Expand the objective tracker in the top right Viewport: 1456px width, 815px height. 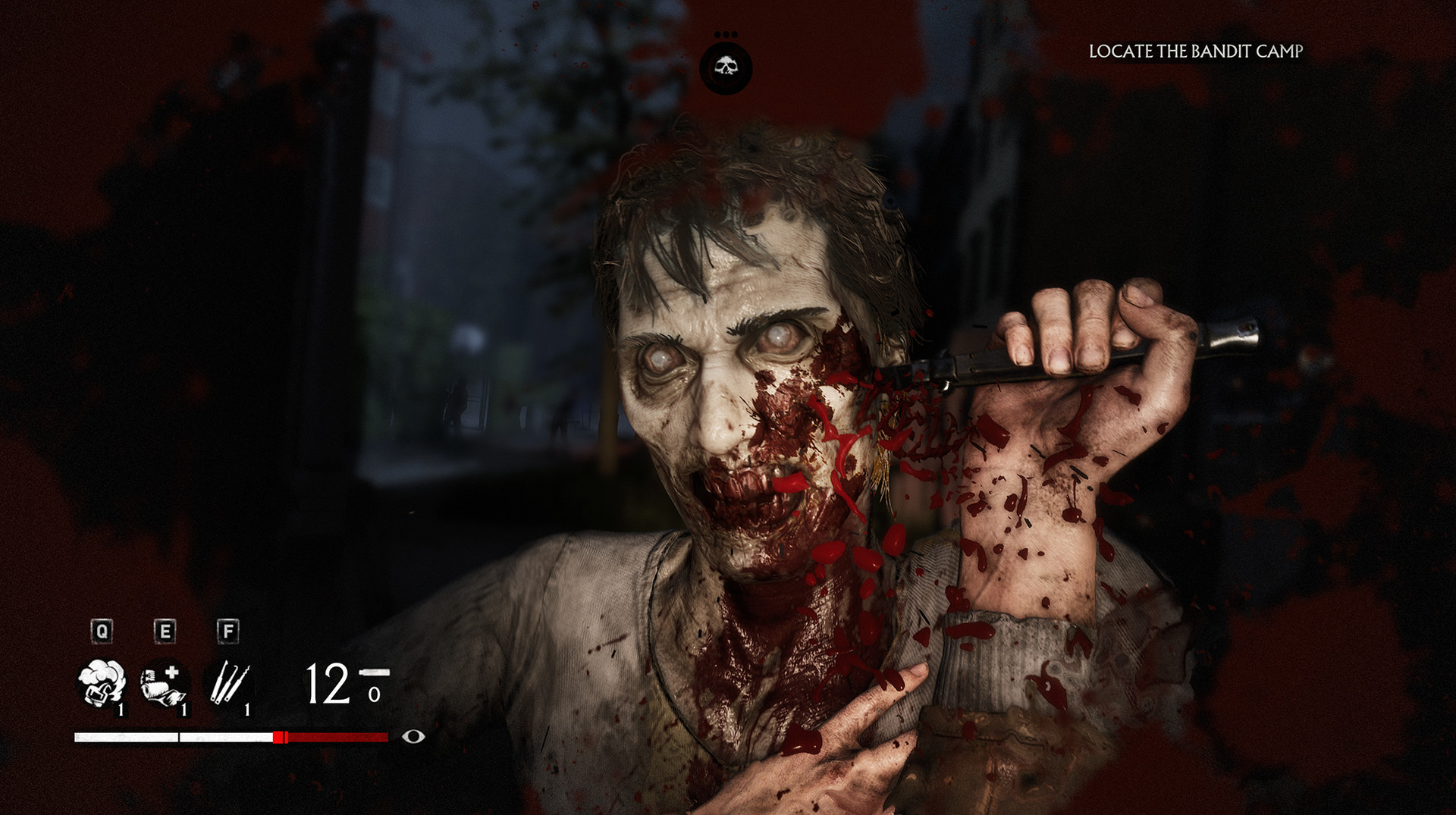click(x=1195, y=52)
